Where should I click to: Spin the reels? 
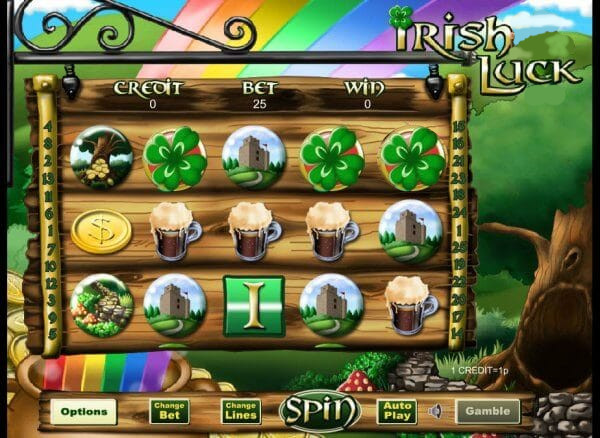[x=319, y=410]
